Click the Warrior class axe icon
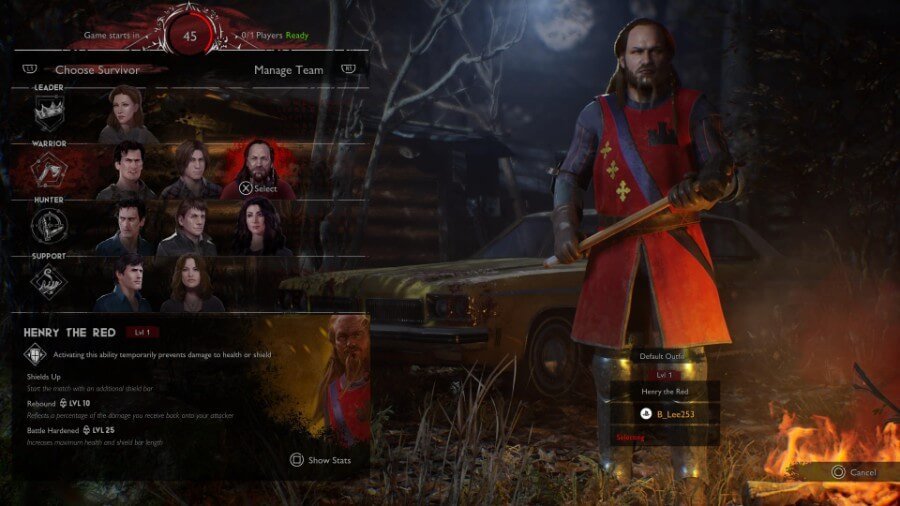 pos(50,171)
